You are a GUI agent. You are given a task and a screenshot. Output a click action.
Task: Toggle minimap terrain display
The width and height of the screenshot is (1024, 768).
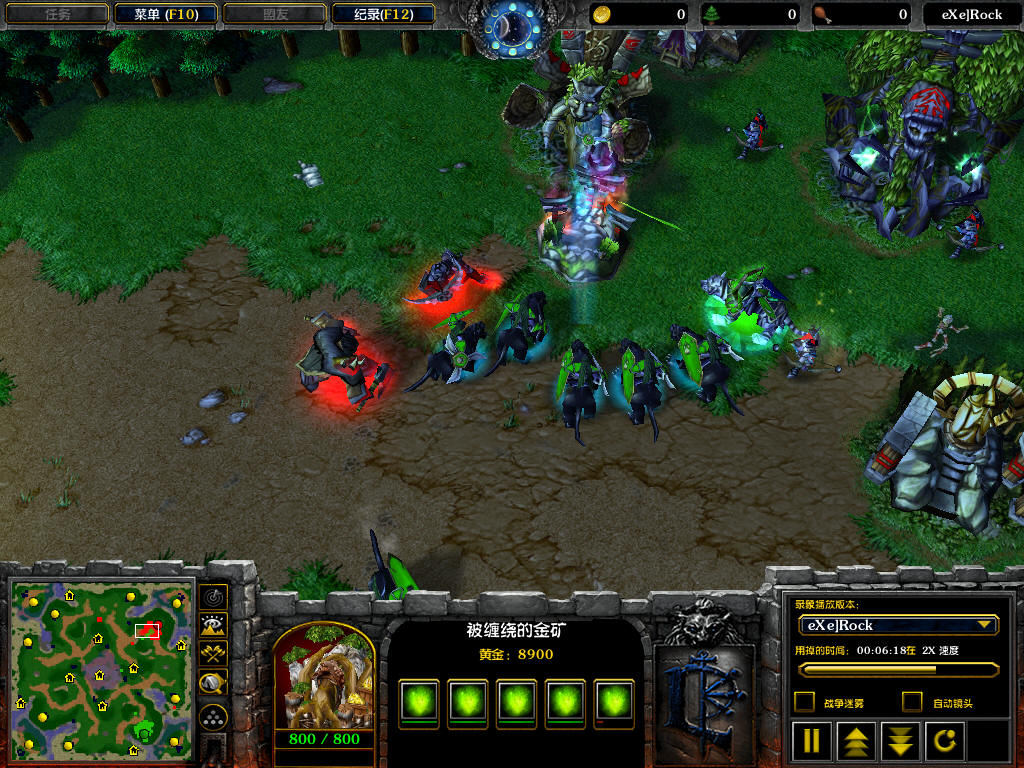click(213, 626)
